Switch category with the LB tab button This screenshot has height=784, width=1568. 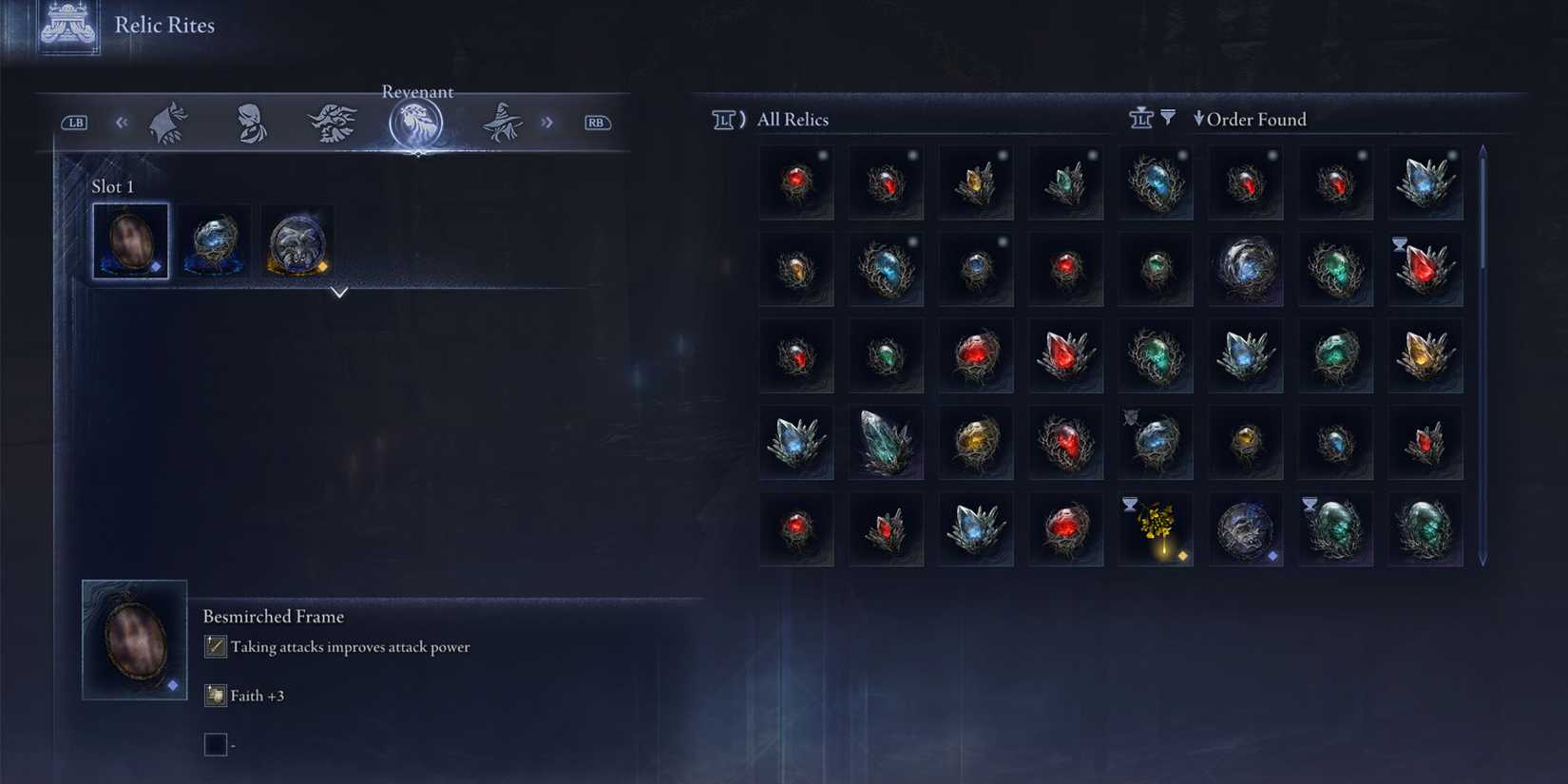point(74,122)
